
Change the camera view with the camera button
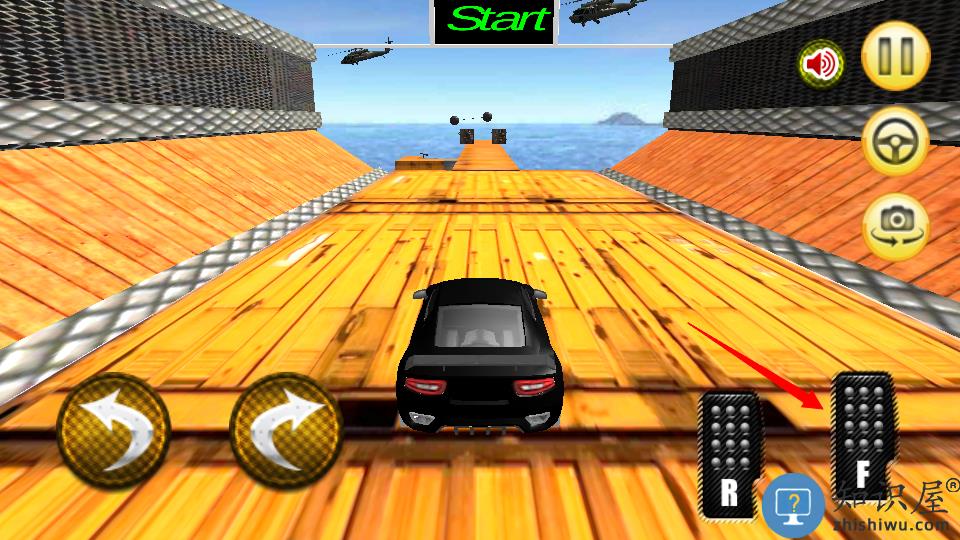coord(895,225)
